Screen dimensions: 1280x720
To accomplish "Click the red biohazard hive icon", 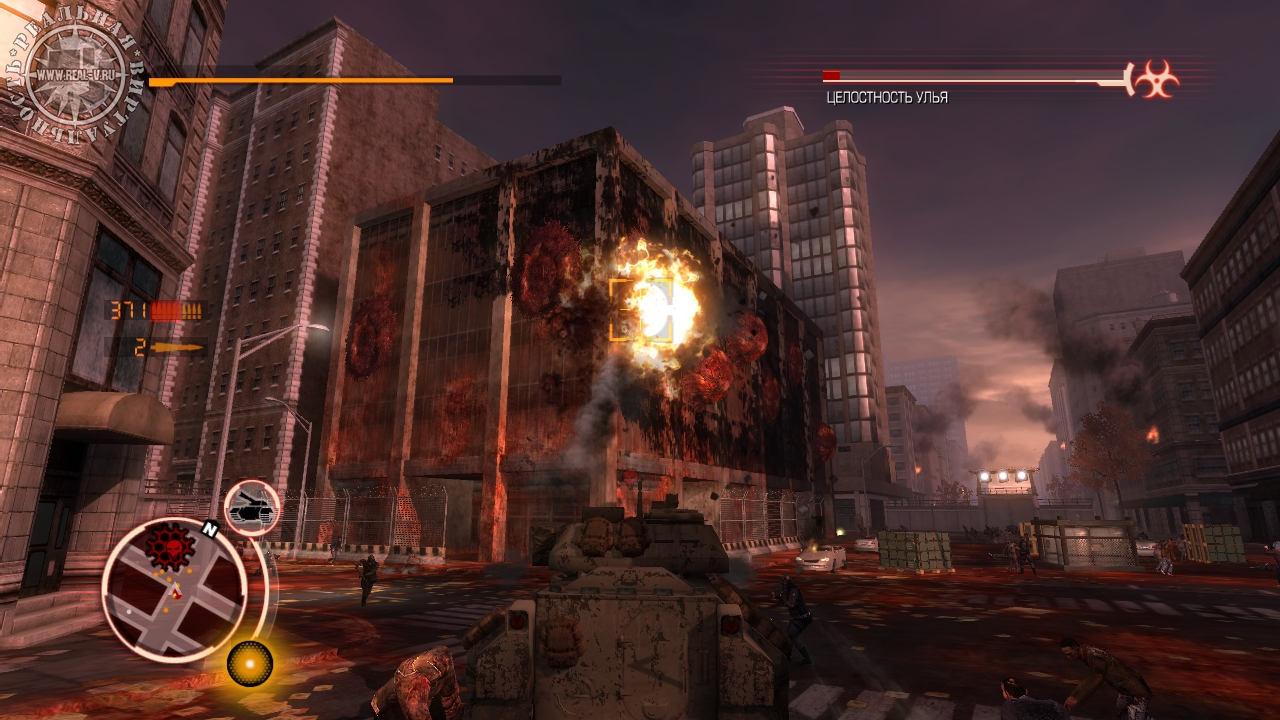I will point(1157,79).
